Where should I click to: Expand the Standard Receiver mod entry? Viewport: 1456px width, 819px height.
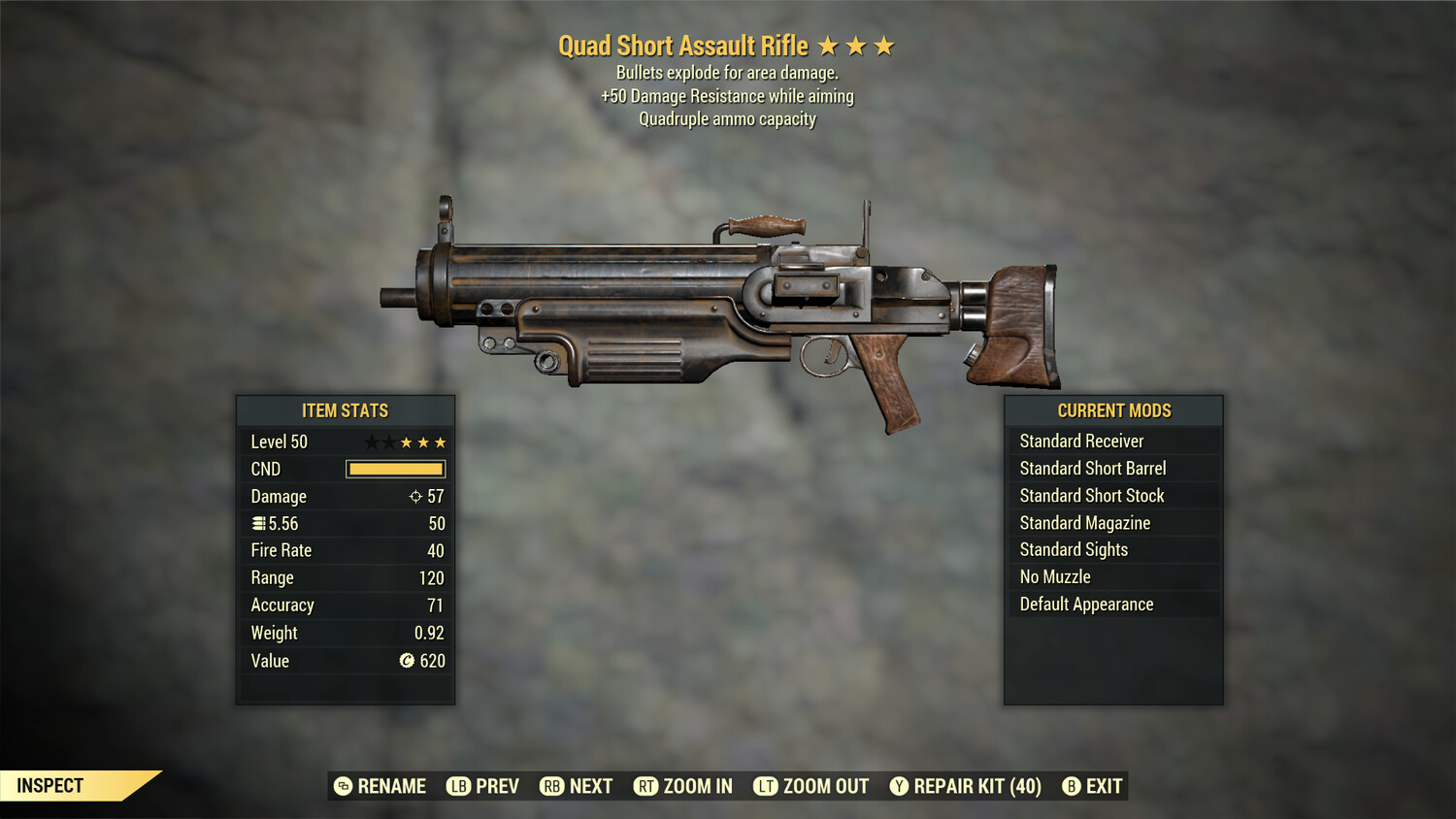1082,441
